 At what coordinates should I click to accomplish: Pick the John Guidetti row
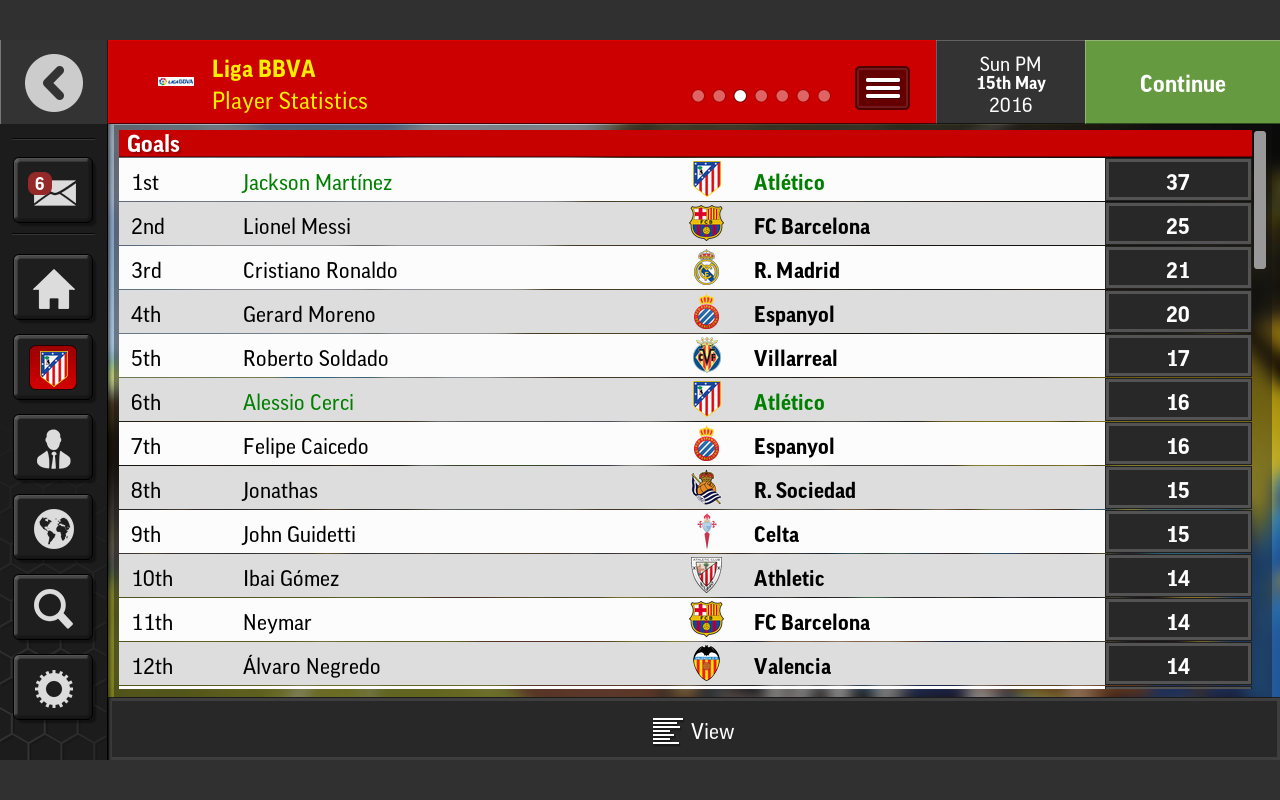click(x=299, y=534)
